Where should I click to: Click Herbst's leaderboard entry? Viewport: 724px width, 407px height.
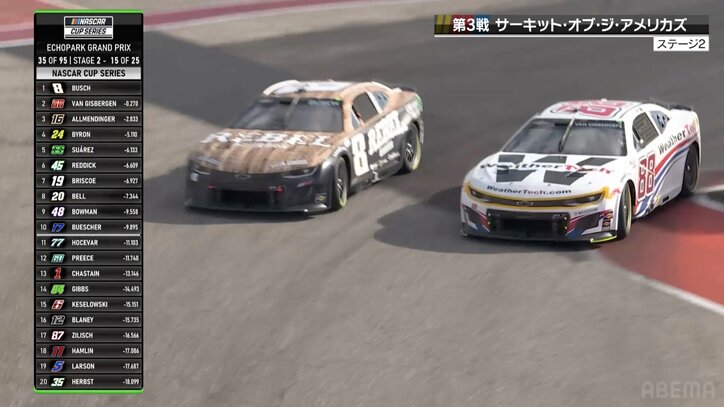tap(88, 381)
